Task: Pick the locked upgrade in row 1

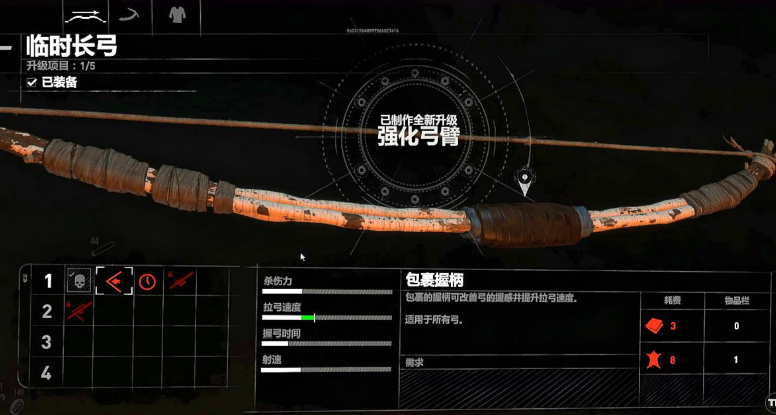Action: pyautogui.click(x=181, y=282)
